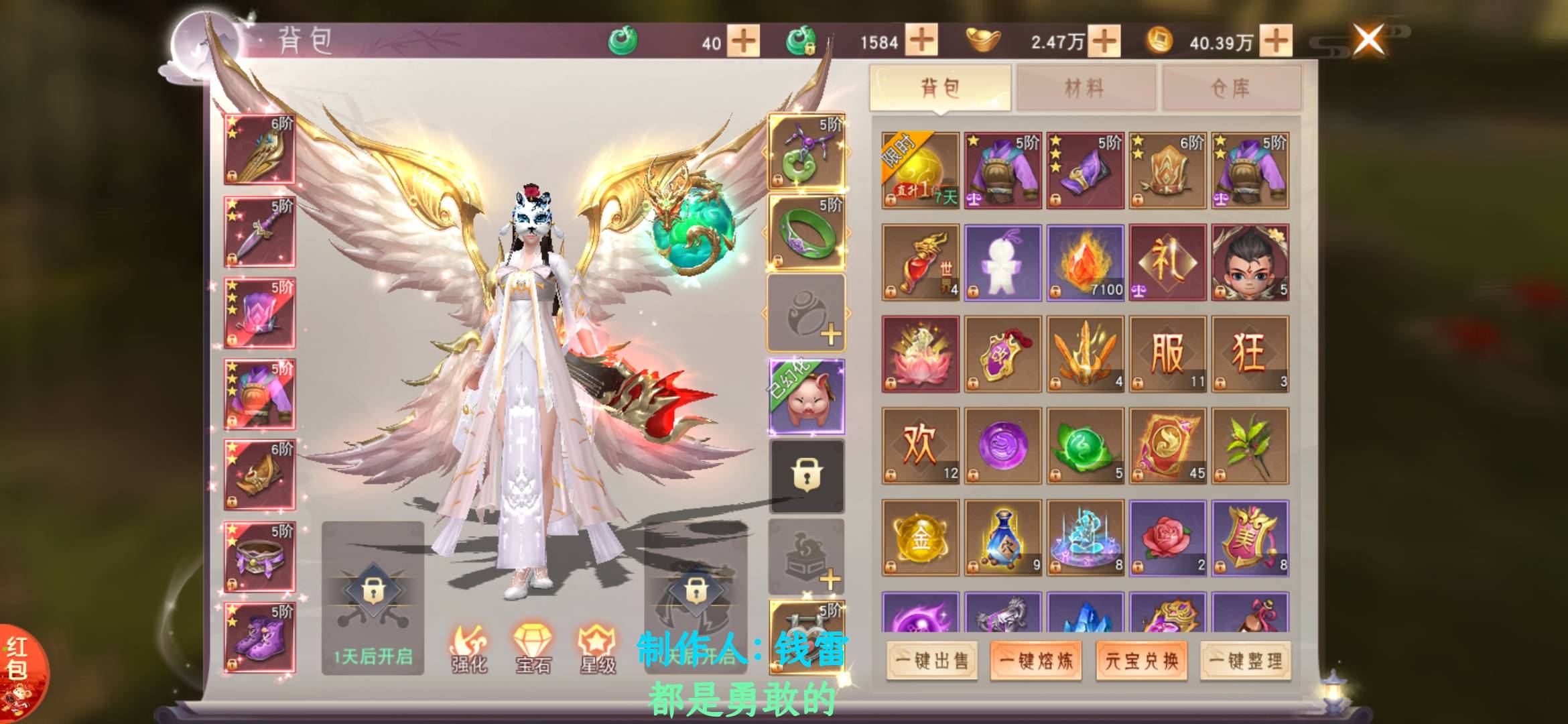Select the equipped green jade ring

tap(807, 232)
